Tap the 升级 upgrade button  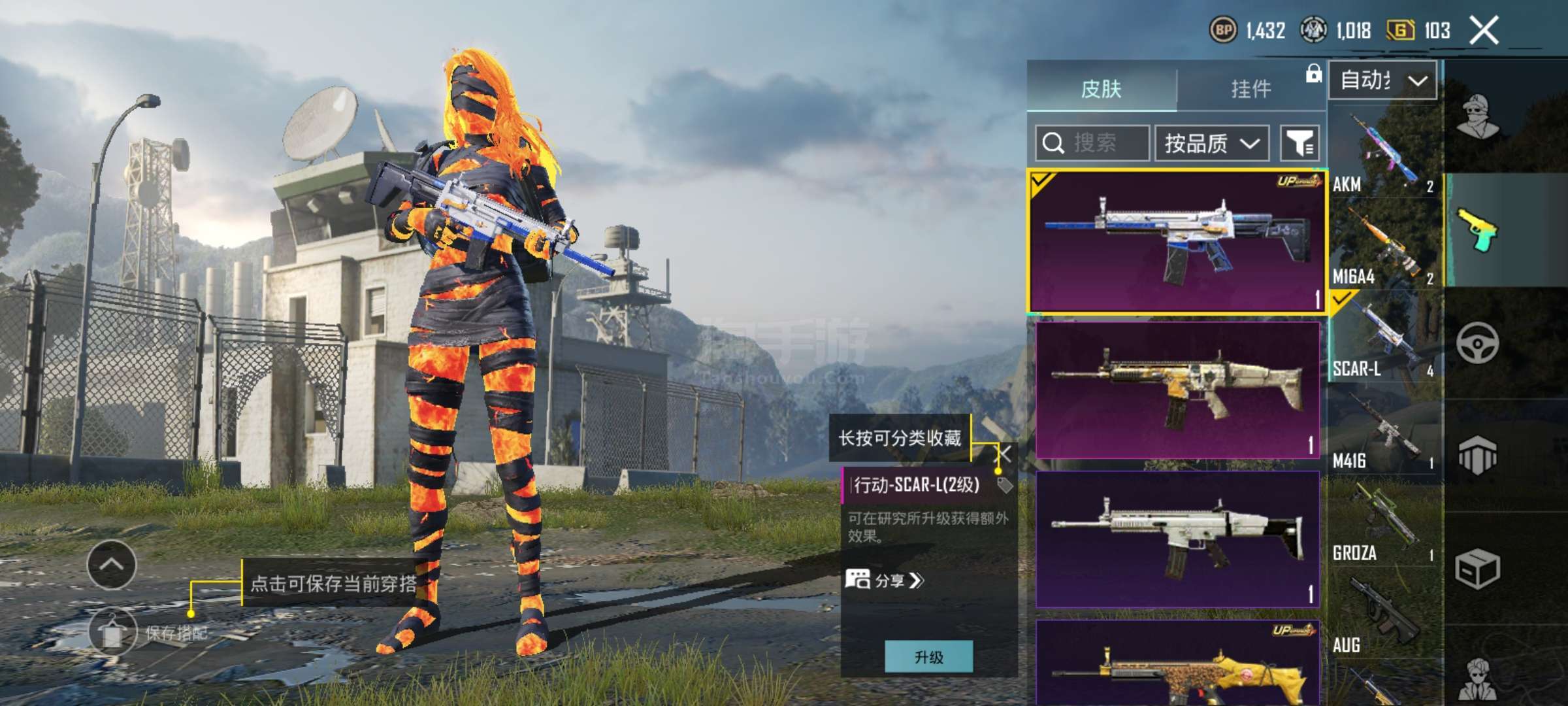(928, 656)
